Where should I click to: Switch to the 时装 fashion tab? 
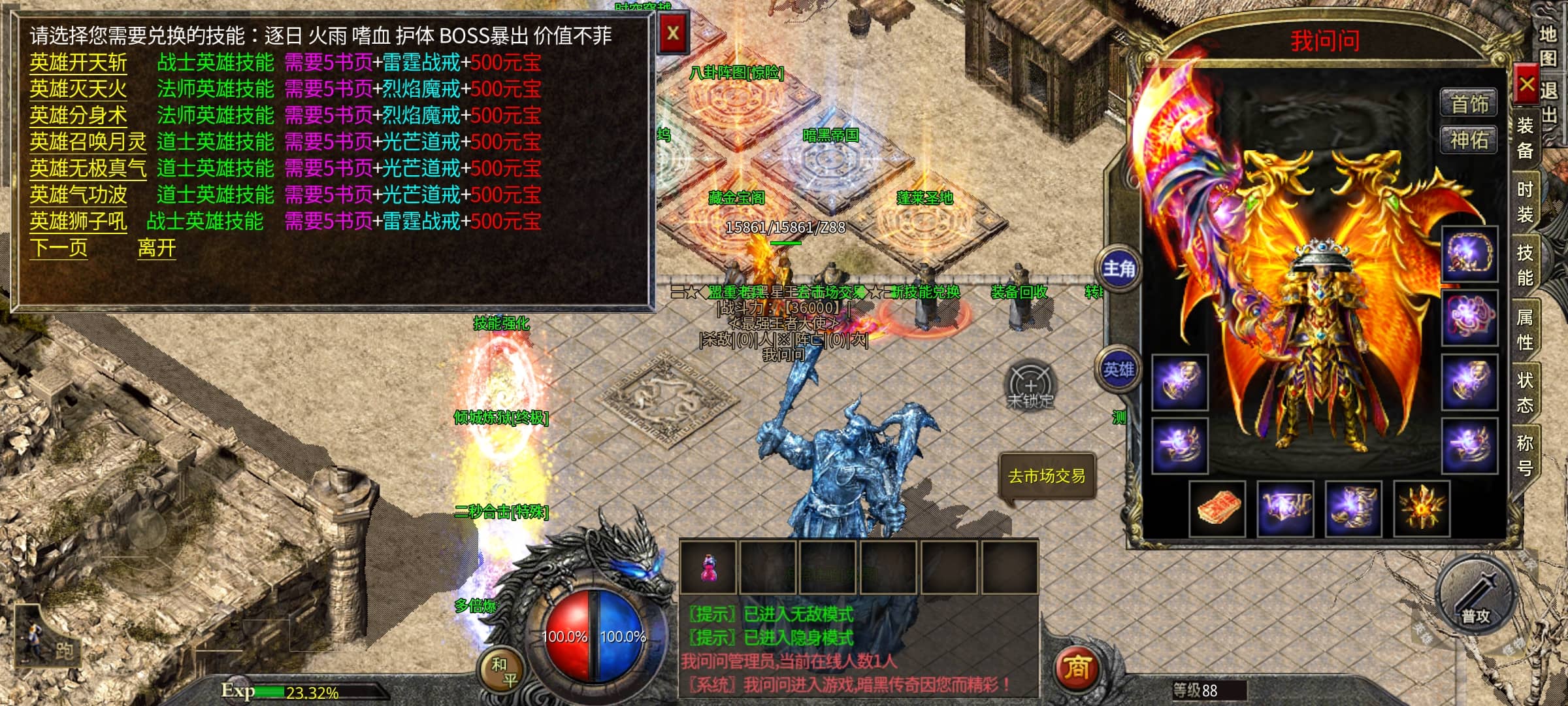tap(1525, 201)
